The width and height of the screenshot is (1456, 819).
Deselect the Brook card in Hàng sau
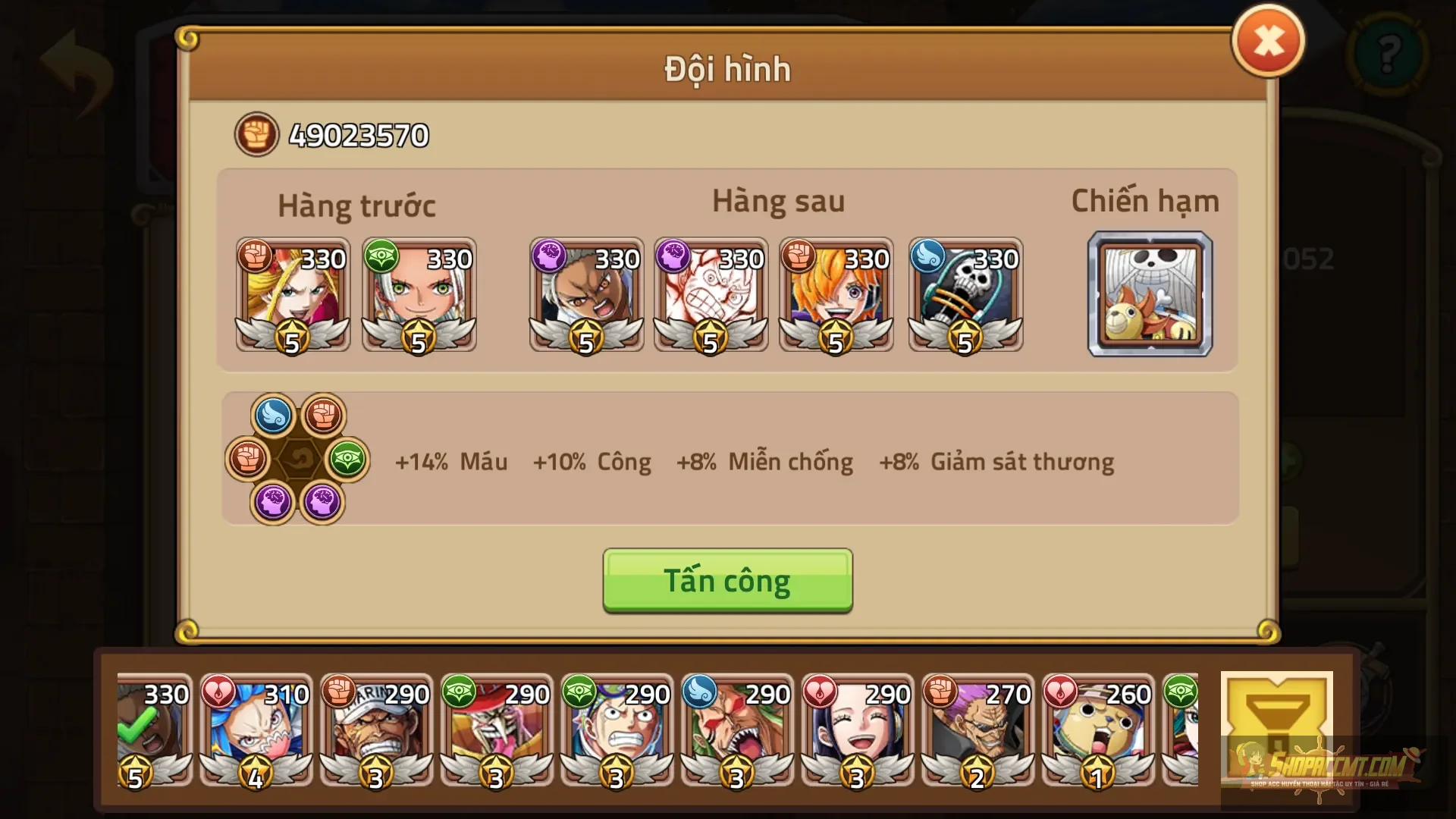point(965,296)
